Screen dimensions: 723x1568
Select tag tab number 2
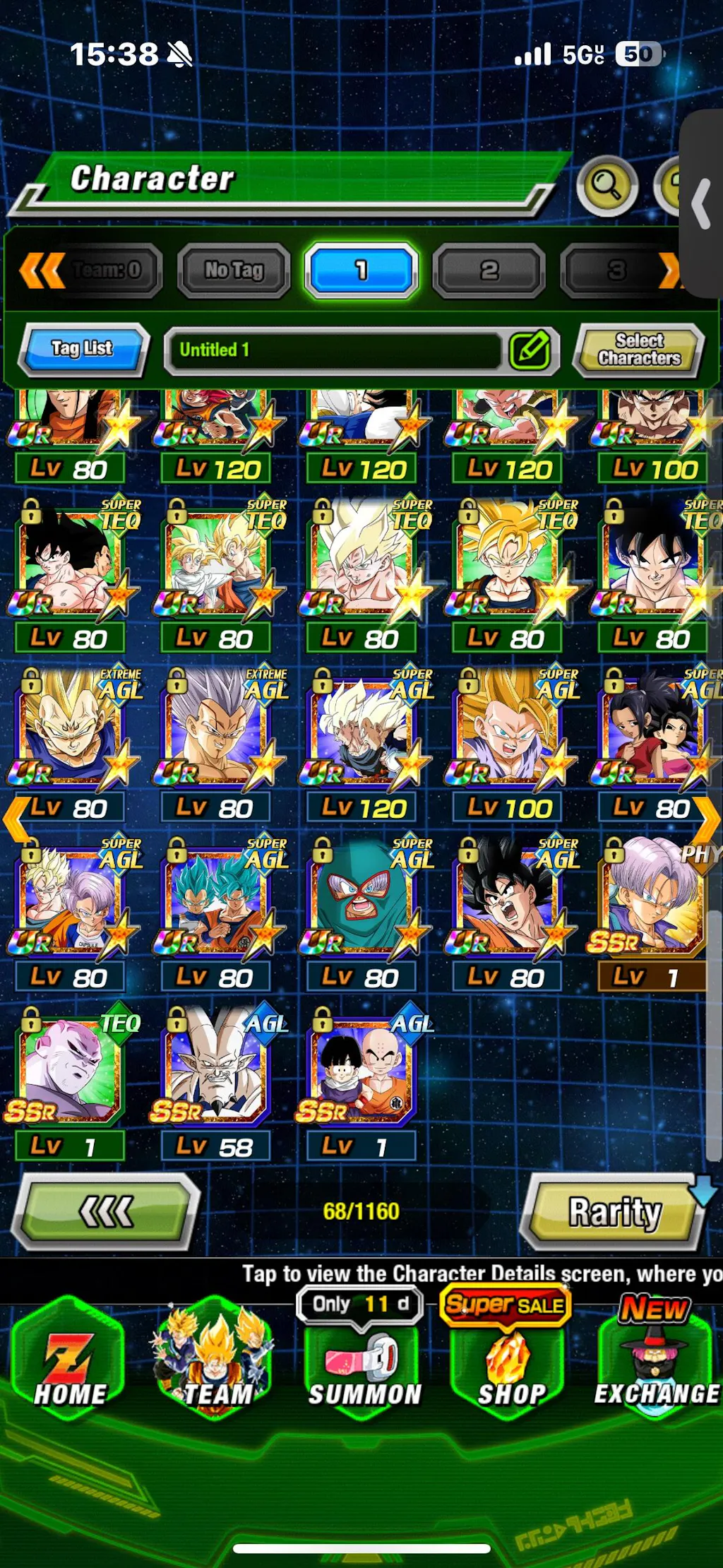(x=489, y=270)
